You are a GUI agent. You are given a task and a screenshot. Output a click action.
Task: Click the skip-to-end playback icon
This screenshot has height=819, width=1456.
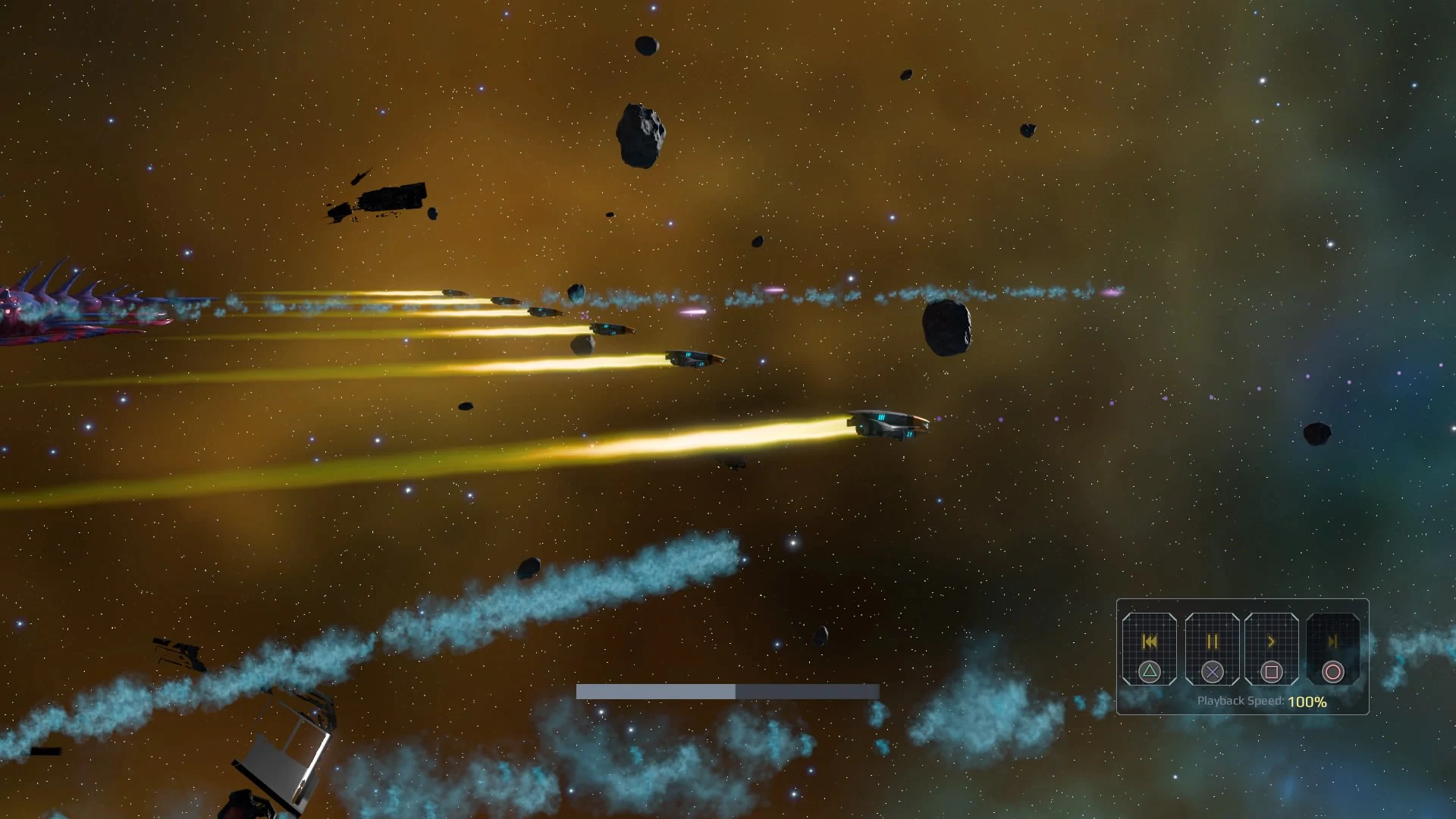click(x=1333, y=641)
